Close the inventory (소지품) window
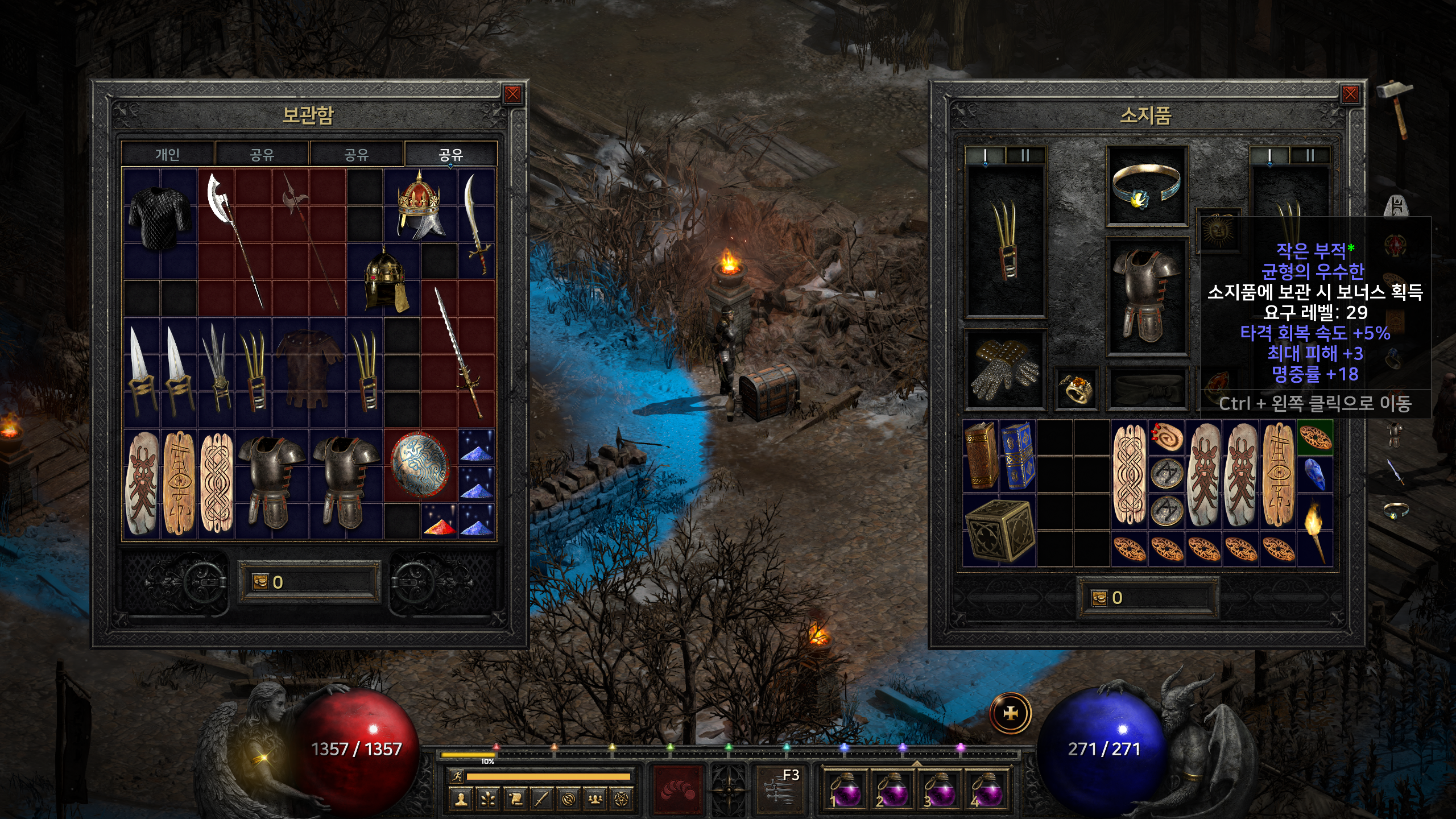Screen dimensions: 1456x819 click(x=1350, y=94)
